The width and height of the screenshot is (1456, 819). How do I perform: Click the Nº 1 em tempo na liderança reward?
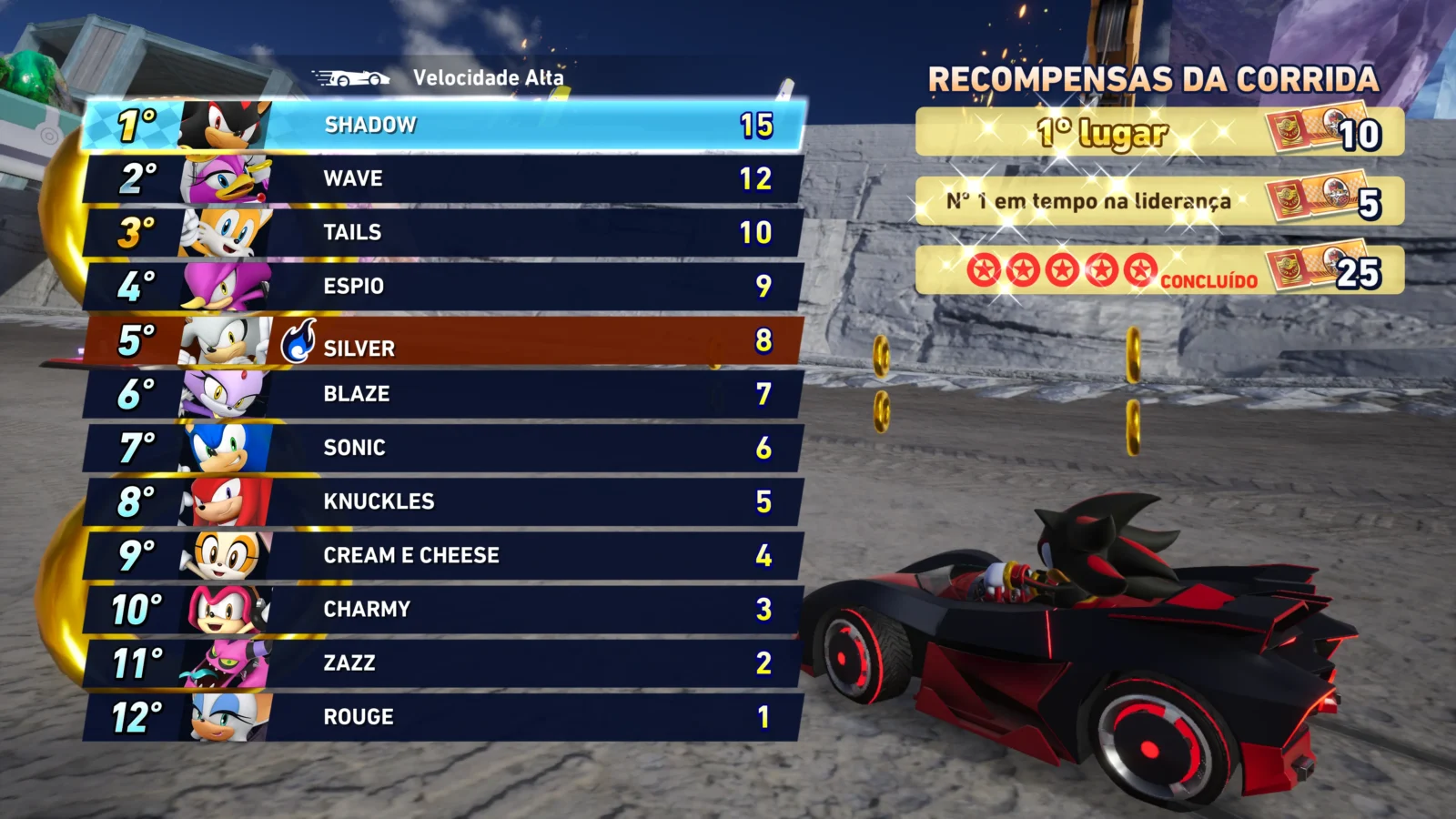point(1158,201)
